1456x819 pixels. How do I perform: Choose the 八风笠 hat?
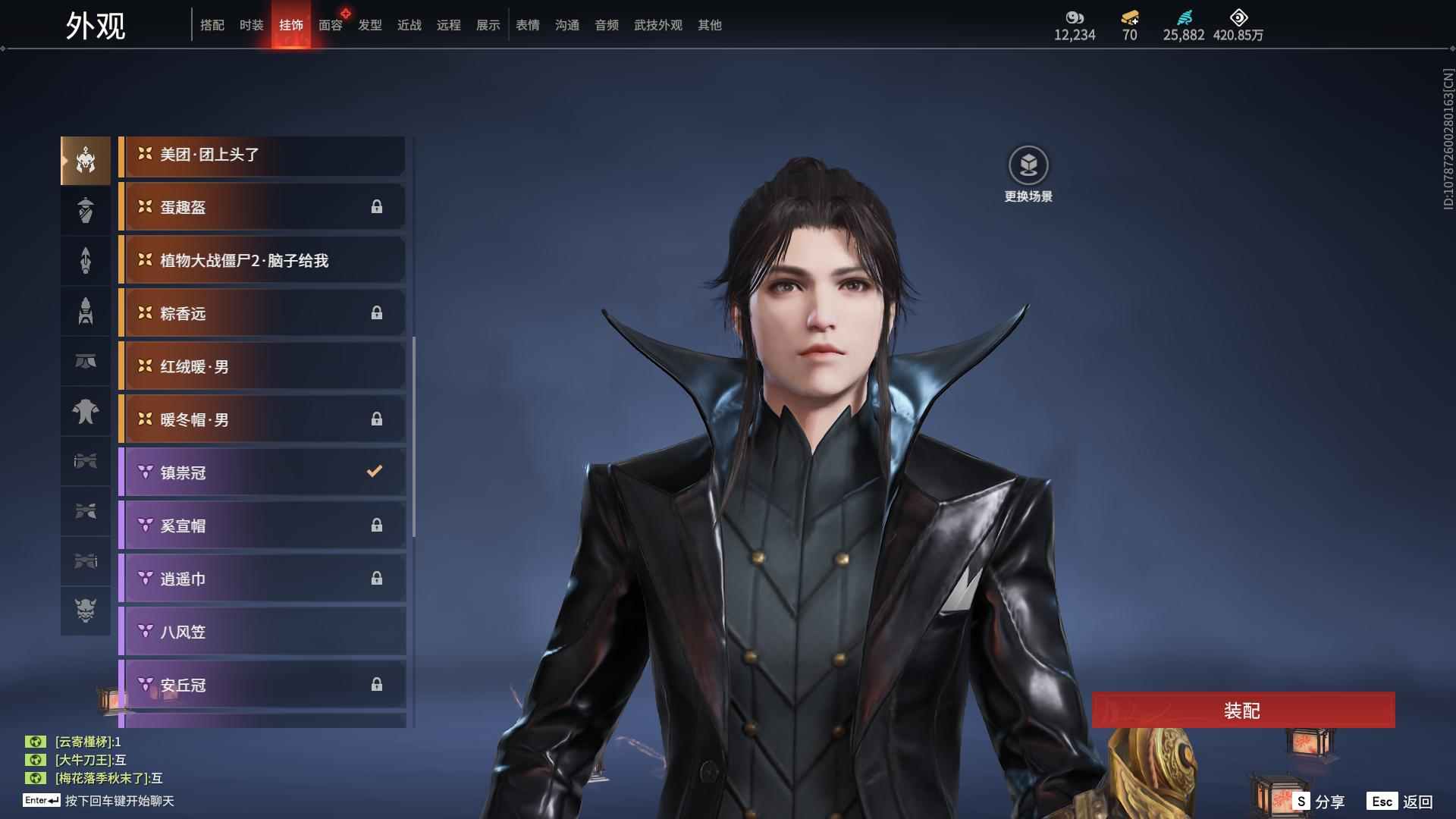click(x=262, y=632)
